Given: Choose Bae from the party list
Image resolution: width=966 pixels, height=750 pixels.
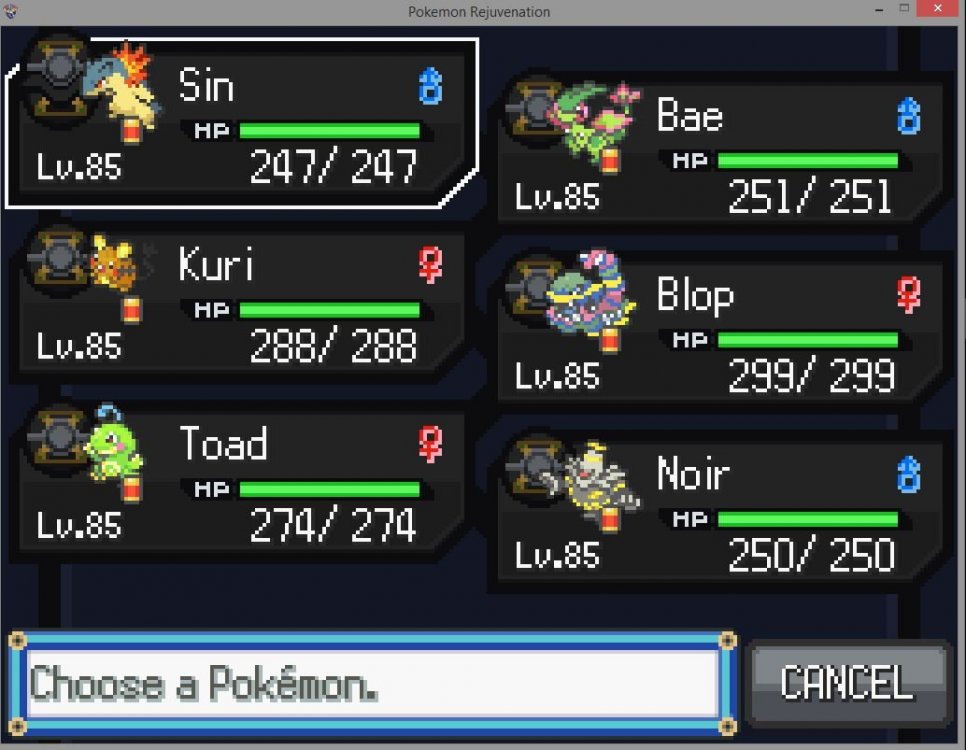Looking at the screenshot, I should click(x=718, y=152).
